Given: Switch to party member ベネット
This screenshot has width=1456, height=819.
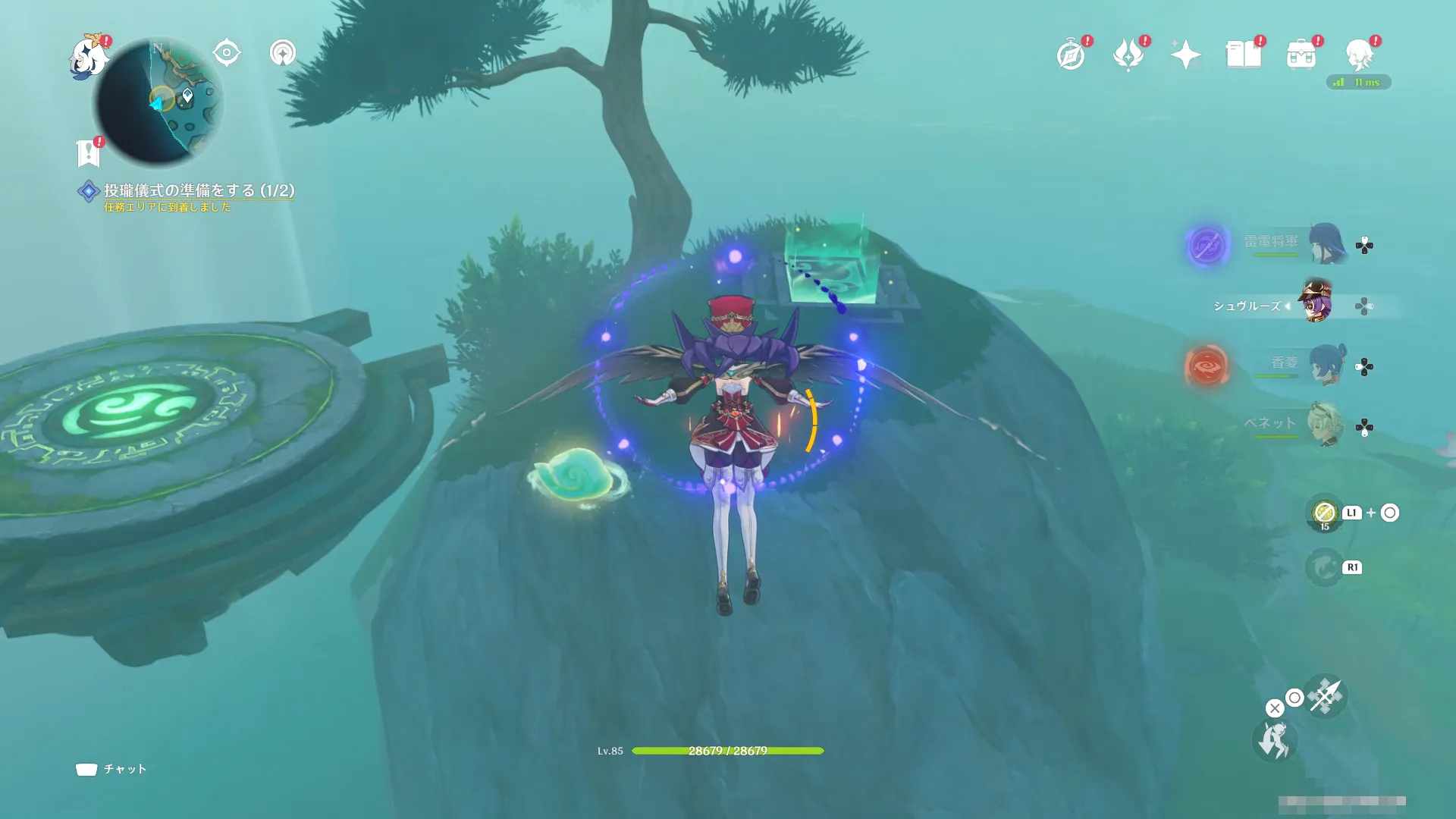Looking at the screenshot, I should [x=1326, y=425].
